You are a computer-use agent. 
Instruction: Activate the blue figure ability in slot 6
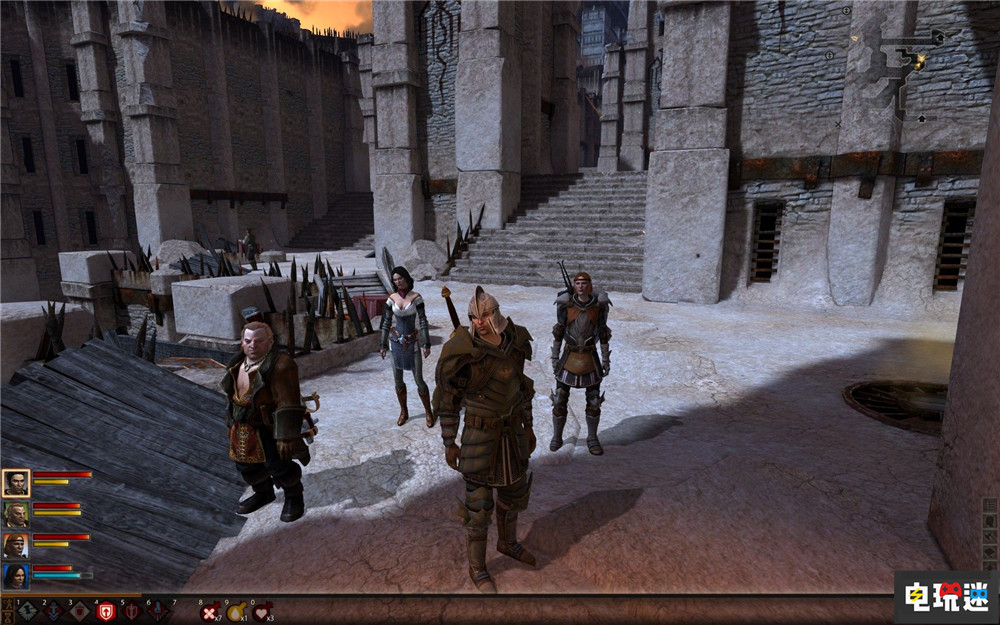pyautogui.click(x=157, y=611)
